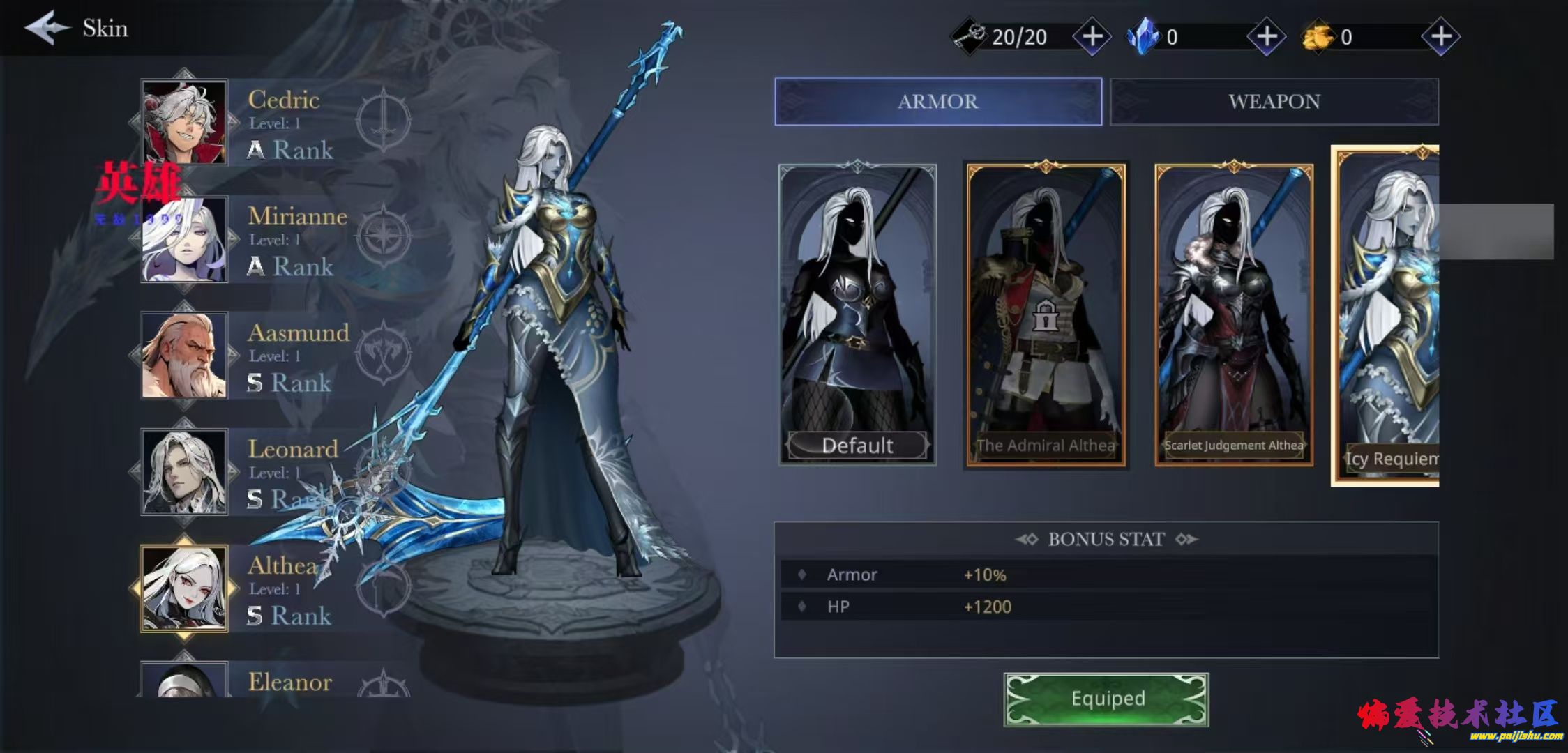
Task: Choose the Scarlet Judgement Althea skin
Action: tap(1233, 314)
